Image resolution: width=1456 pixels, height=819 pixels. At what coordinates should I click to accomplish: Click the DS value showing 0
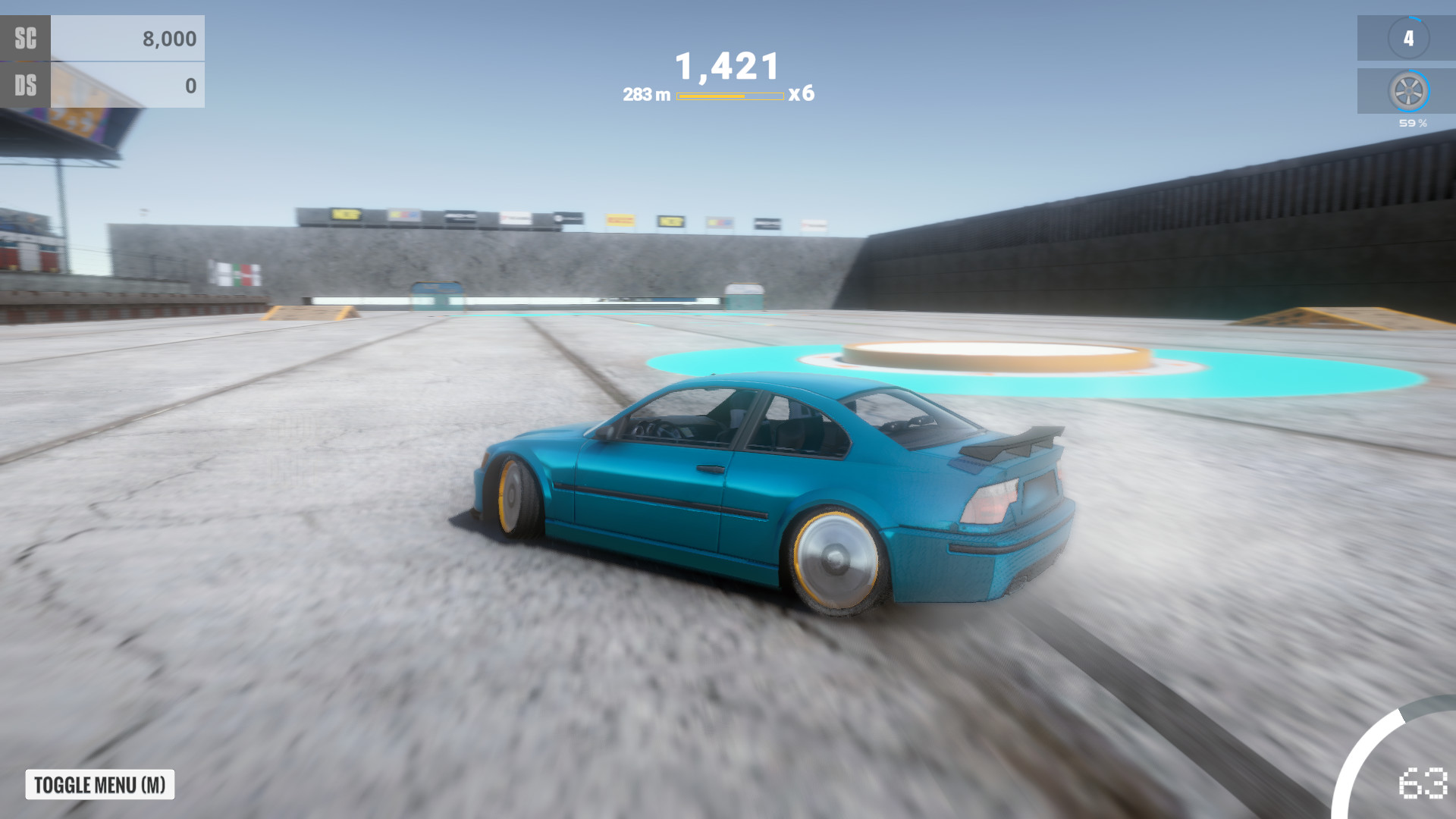click(x=190, y=86)
